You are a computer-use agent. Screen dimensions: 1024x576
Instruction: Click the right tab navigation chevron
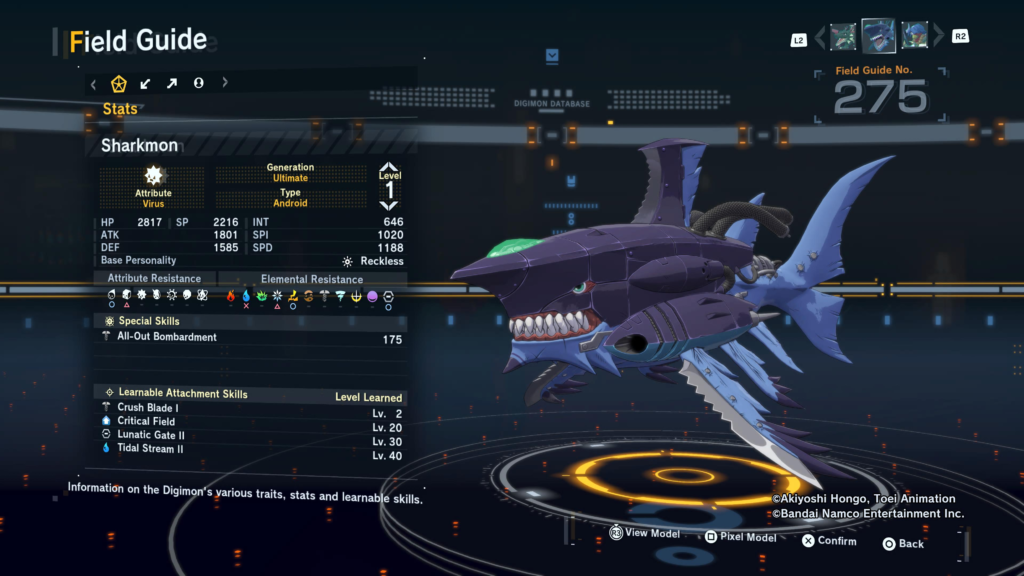[224, 84]
